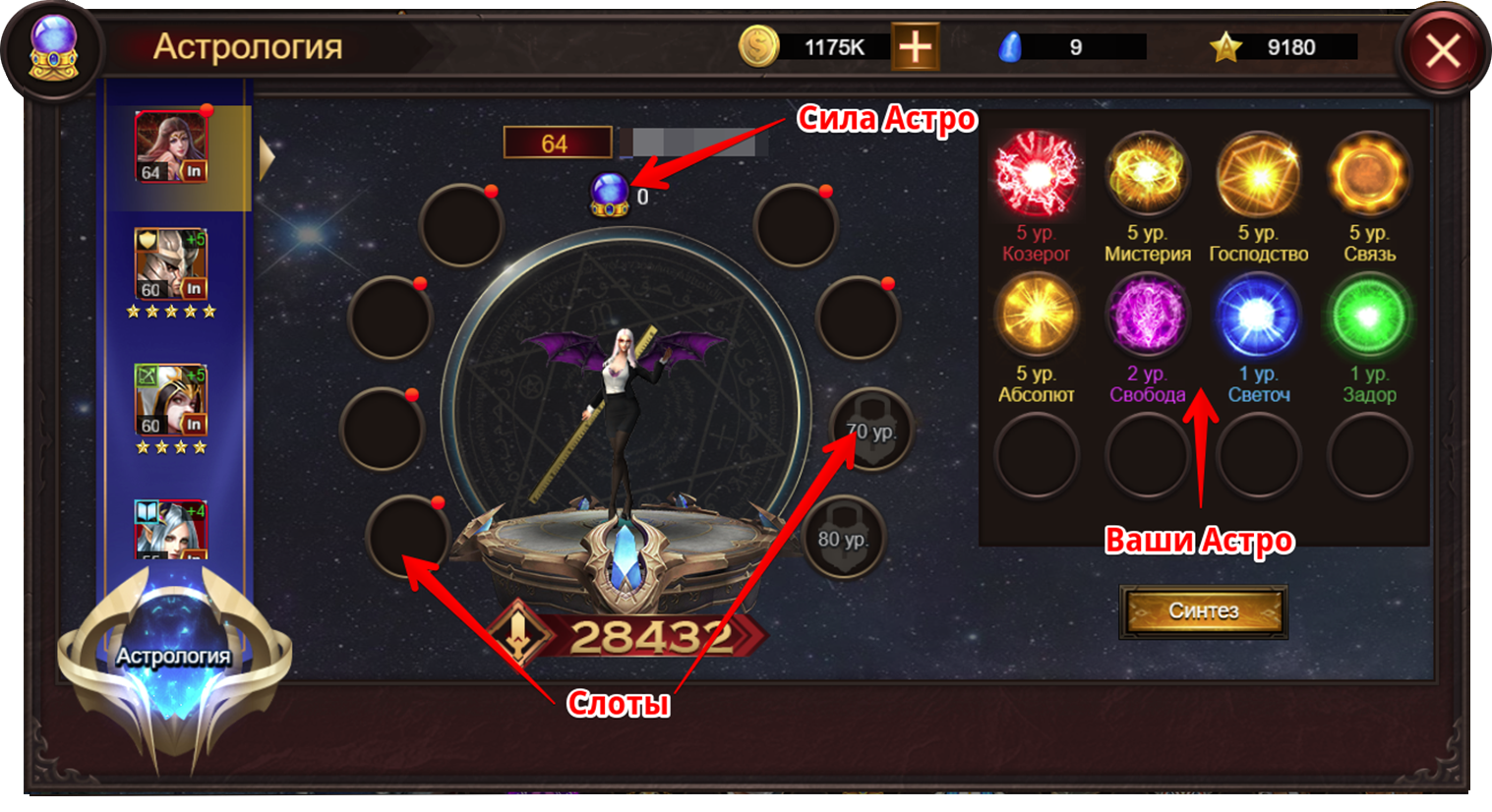Select the Абсолют astro orb
The height and width of the screenshot is (812, 1492).
[1037, 315]
